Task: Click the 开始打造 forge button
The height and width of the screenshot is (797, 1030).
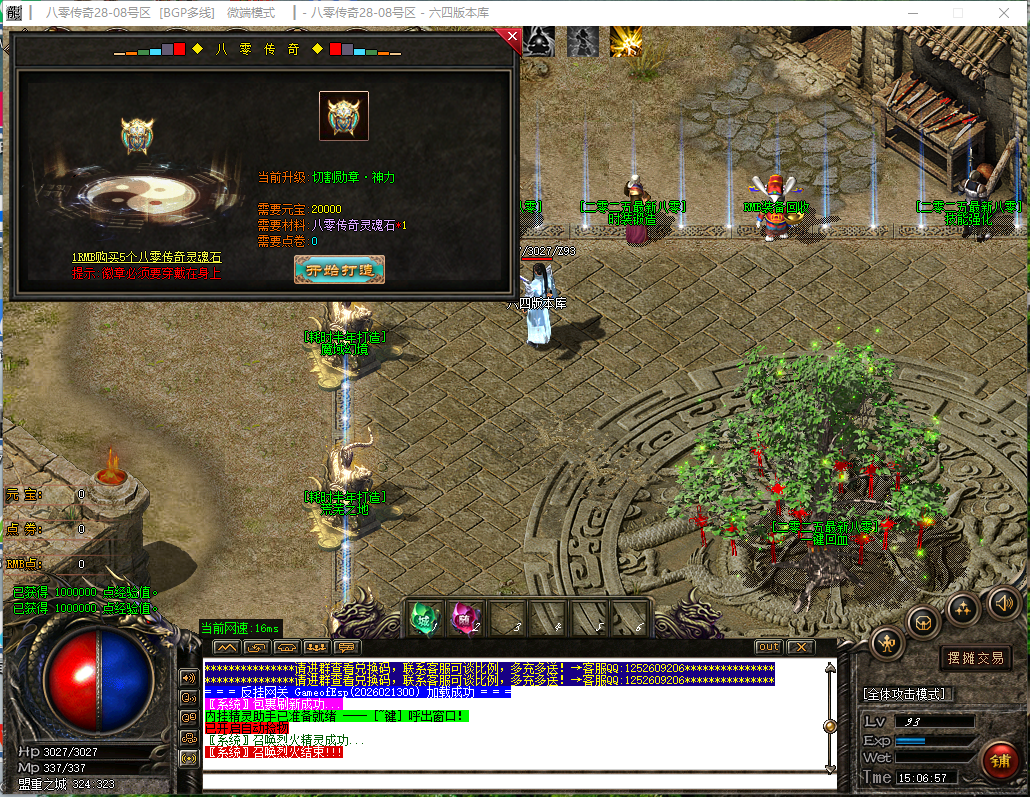Action: click(339, 270)
